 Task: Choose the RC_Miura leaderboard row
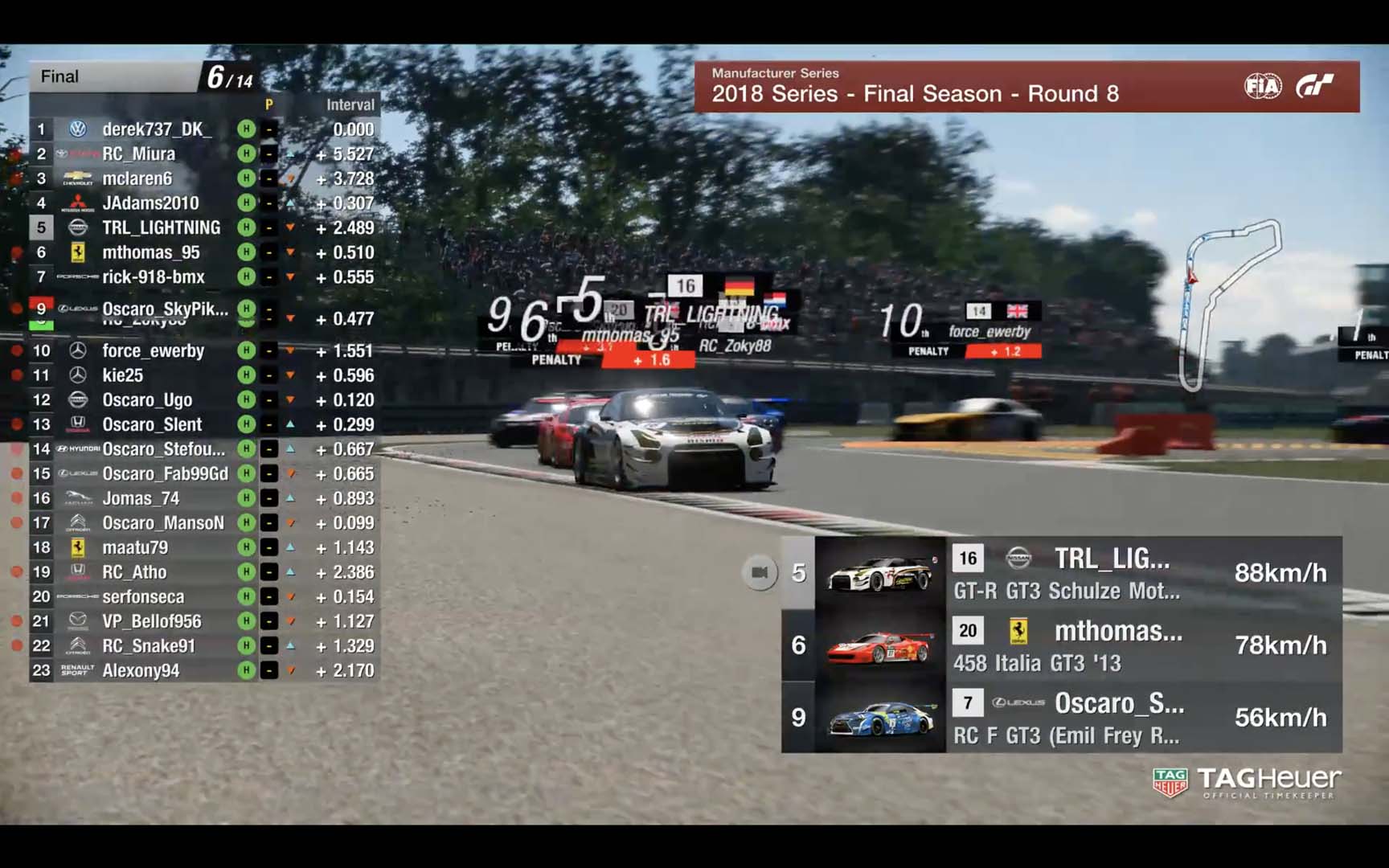click(138, 154)
